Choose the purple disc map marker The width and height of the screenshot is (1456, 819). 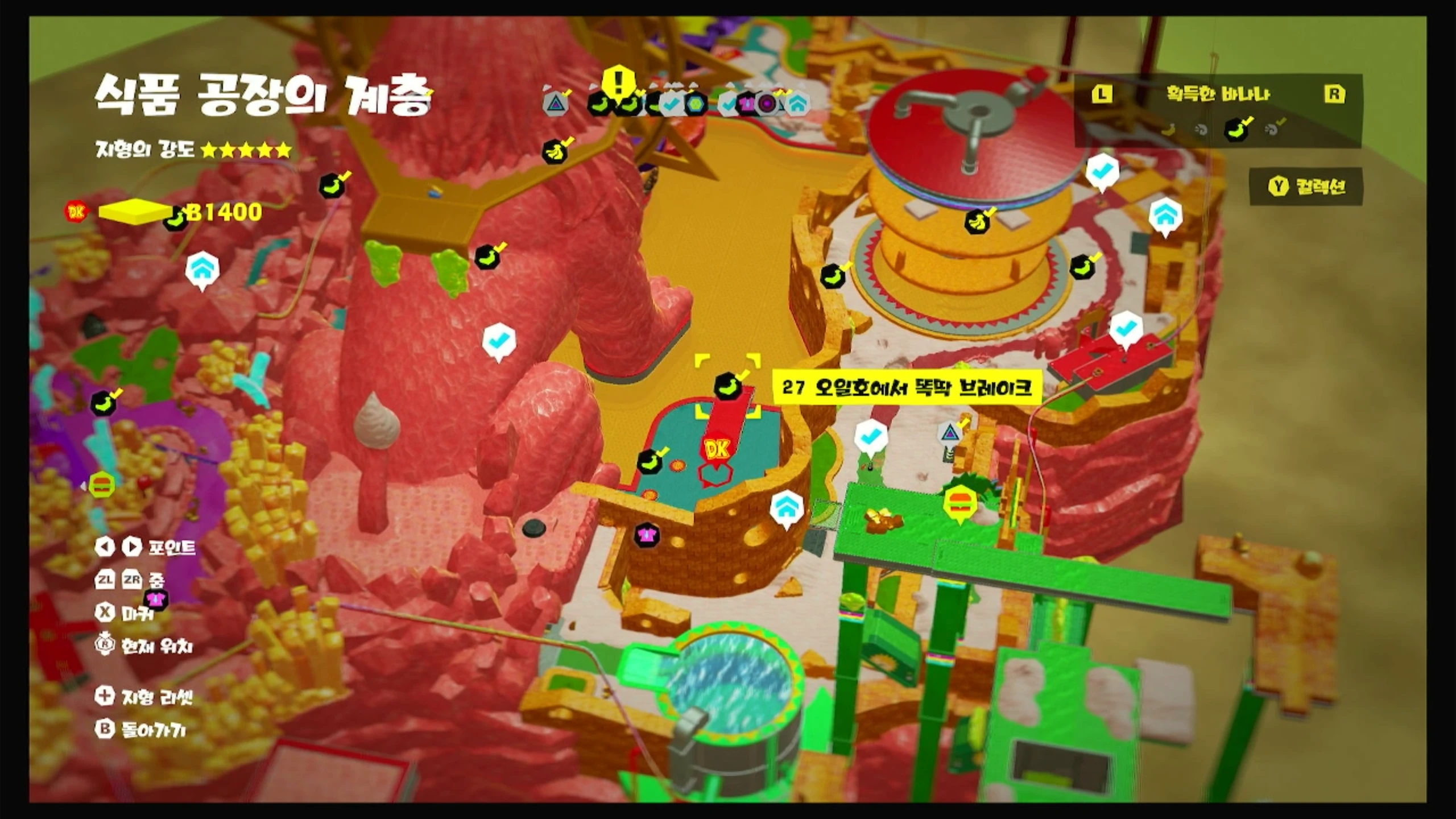pos(767,104)
